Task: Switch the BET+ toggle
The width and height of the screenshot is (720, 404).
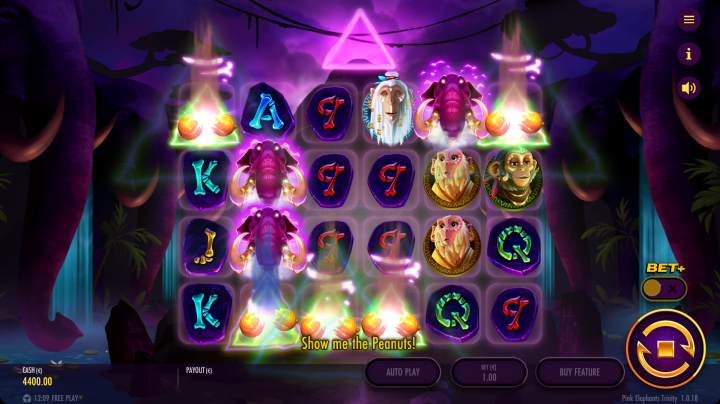Action: coord(663,288)
